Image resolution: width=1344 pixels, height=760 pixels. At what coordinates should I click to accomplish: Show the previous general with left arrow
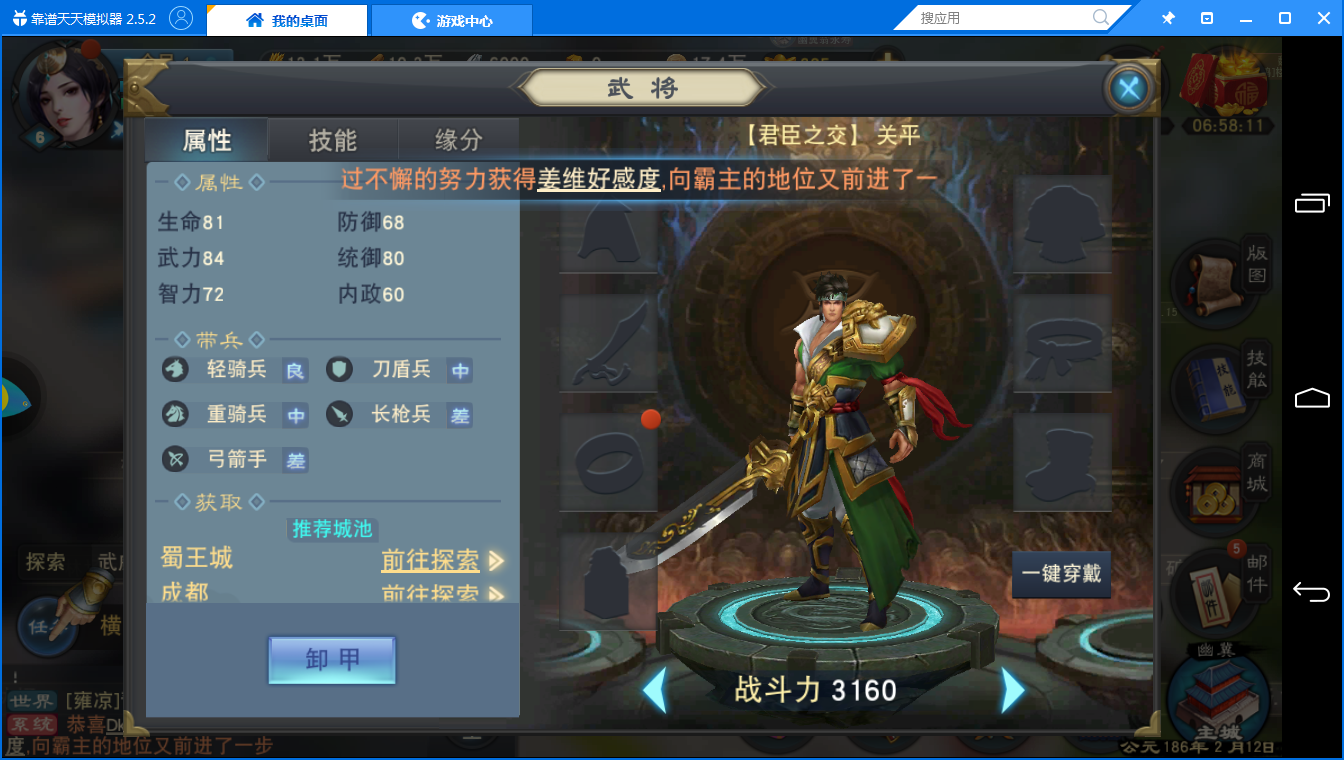(x=655, y=690)
